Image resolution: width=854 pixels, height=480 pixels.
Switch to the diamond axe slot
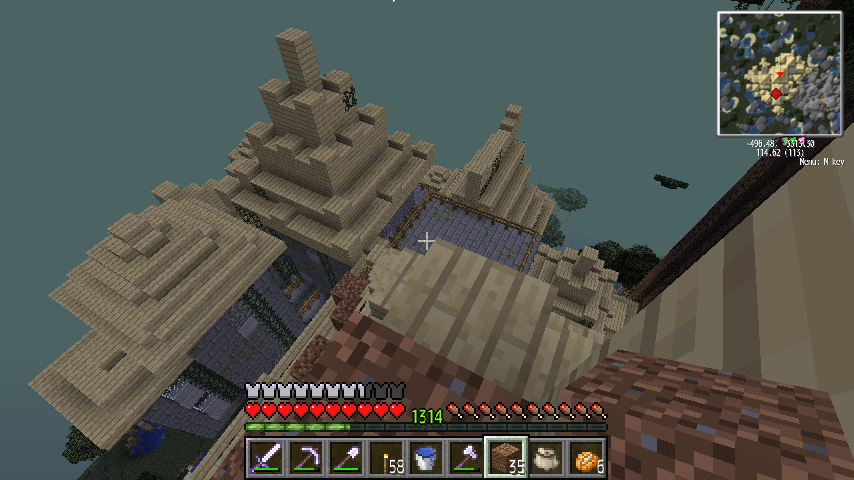[x=466, y=458]
